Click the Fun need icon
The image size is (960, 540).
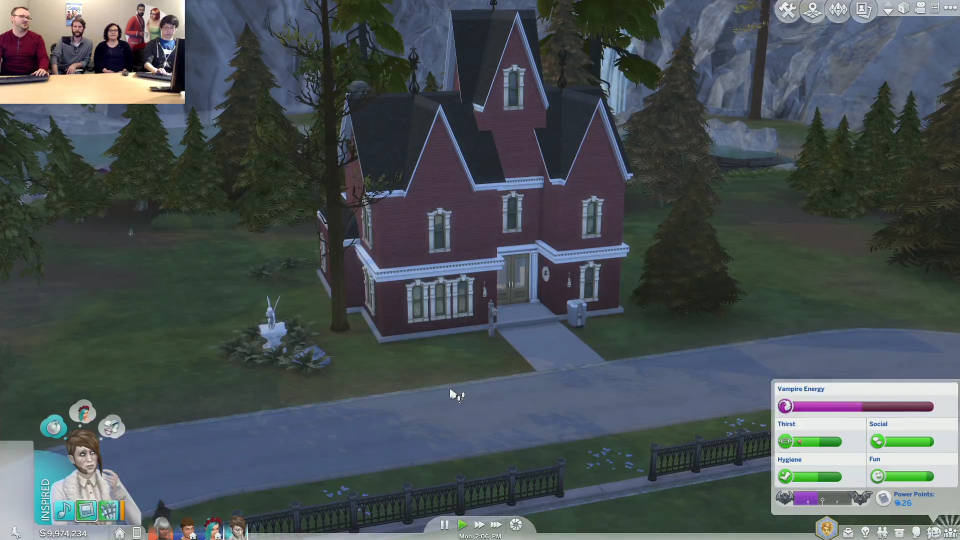(x=877, y=476)
